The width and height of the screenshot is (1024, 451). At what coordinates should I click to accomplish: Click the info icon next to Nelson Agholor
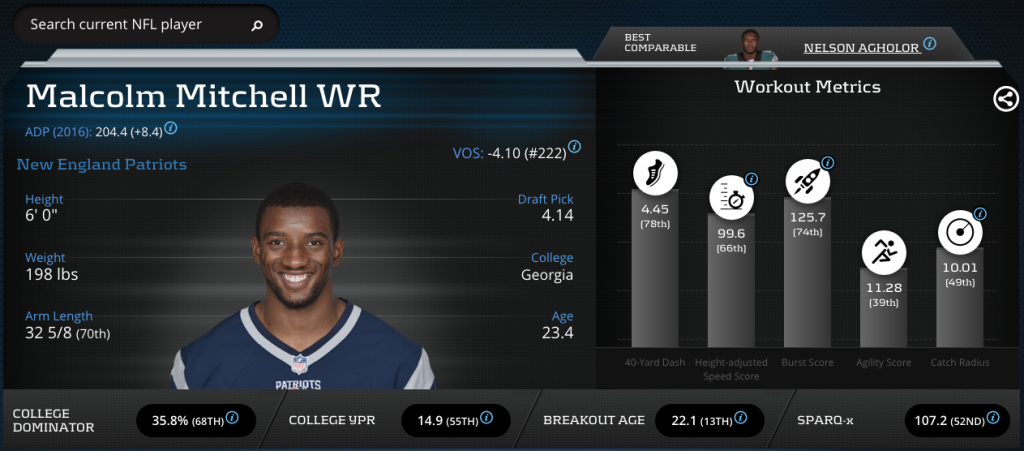930,44
